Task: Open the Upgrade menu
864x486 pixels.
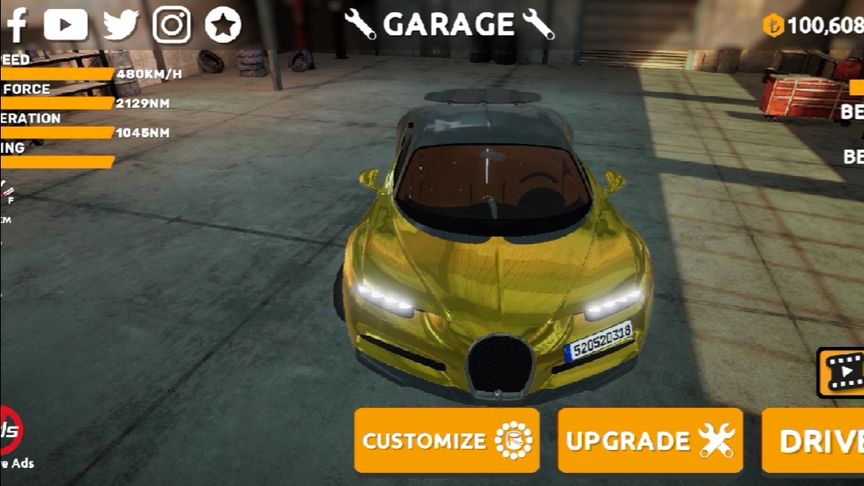Action: [650, 440]
